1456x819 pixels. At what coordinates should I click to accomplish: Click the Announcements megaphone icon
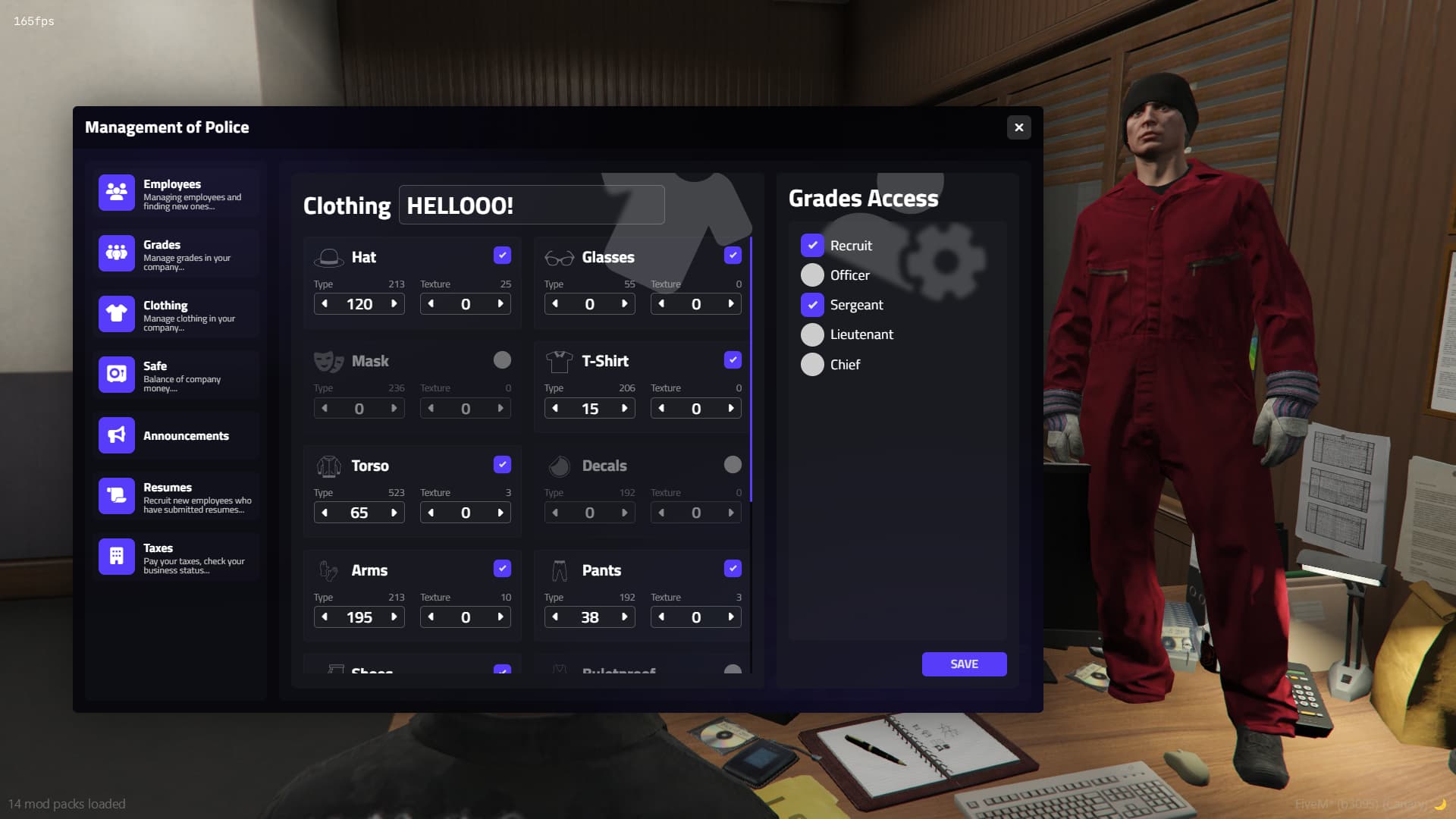point(116,435)
